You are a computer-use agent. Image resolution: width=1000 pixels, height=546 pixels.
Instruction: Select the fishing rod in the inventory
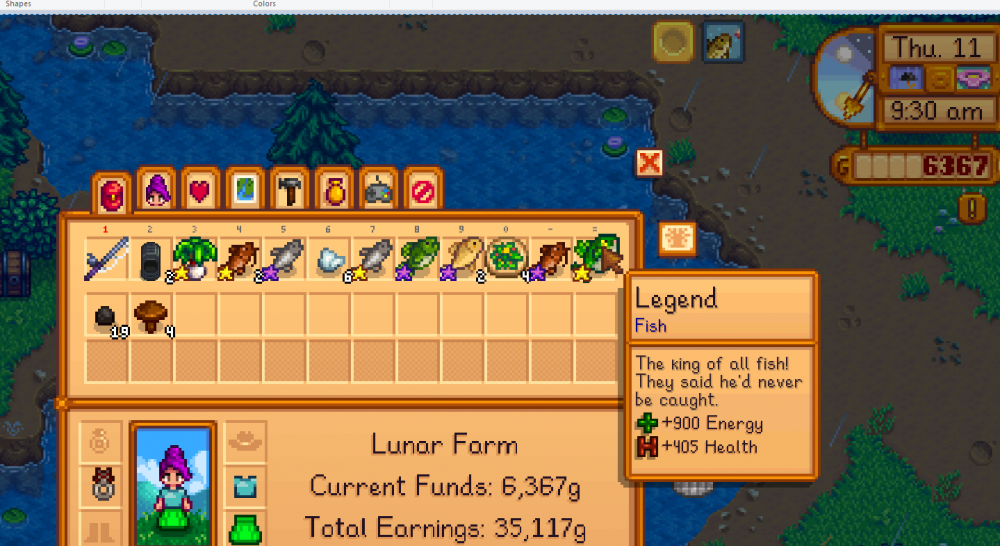[105, 260]
